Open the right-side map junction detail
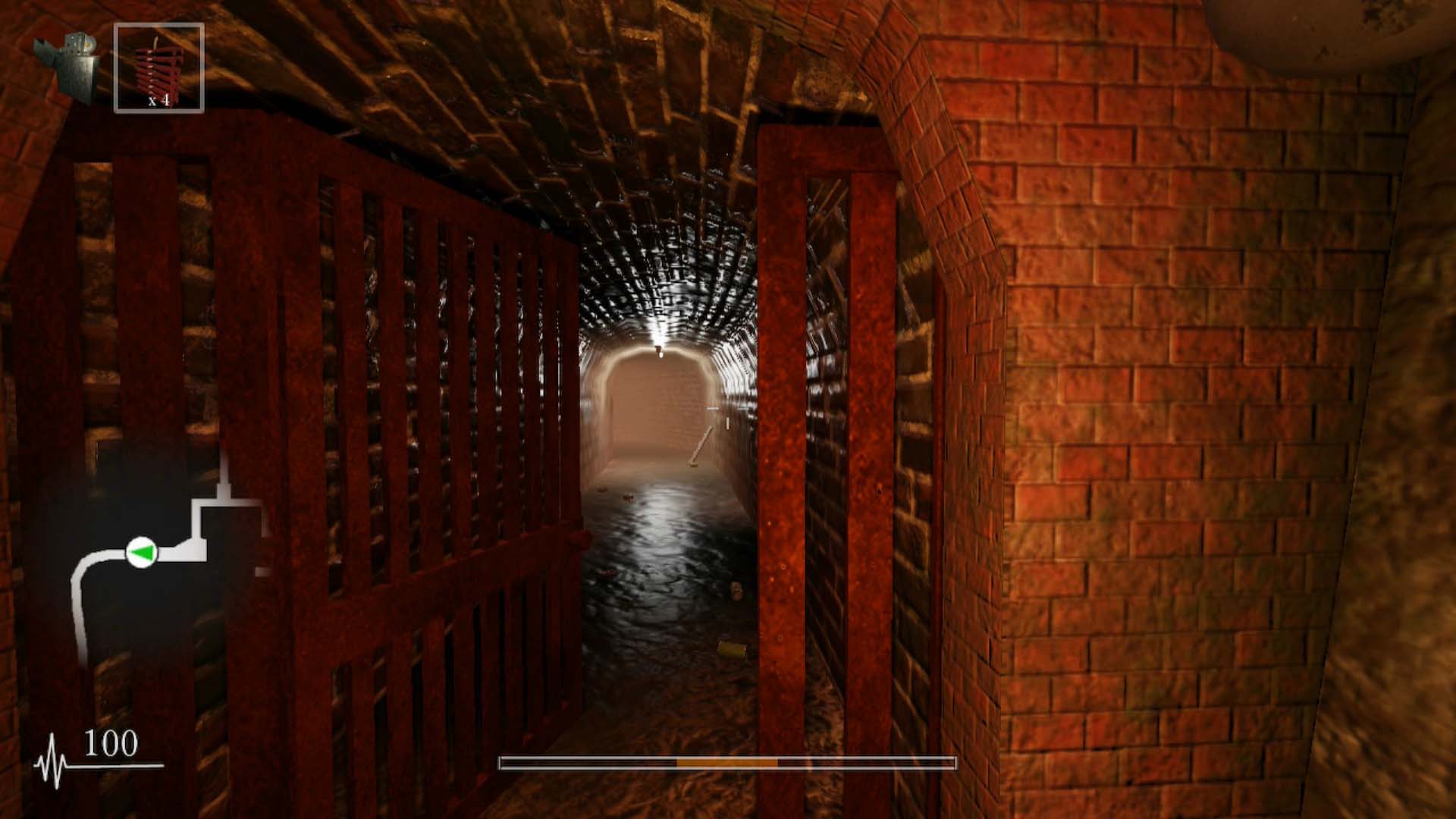The image size is (1456, 819). click(261, 505)
